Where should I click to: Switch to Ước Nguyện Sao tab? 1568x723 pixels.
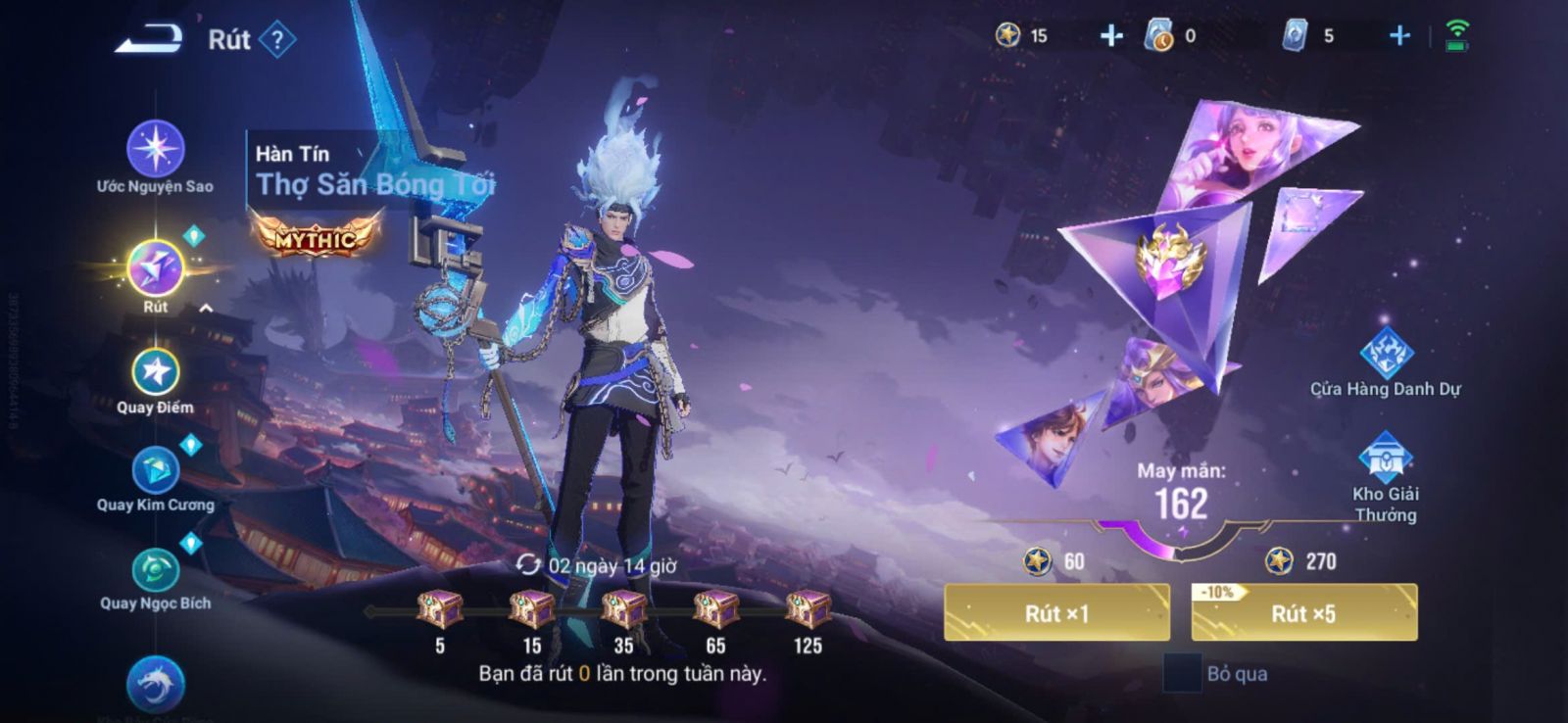(x=155, y=150)
